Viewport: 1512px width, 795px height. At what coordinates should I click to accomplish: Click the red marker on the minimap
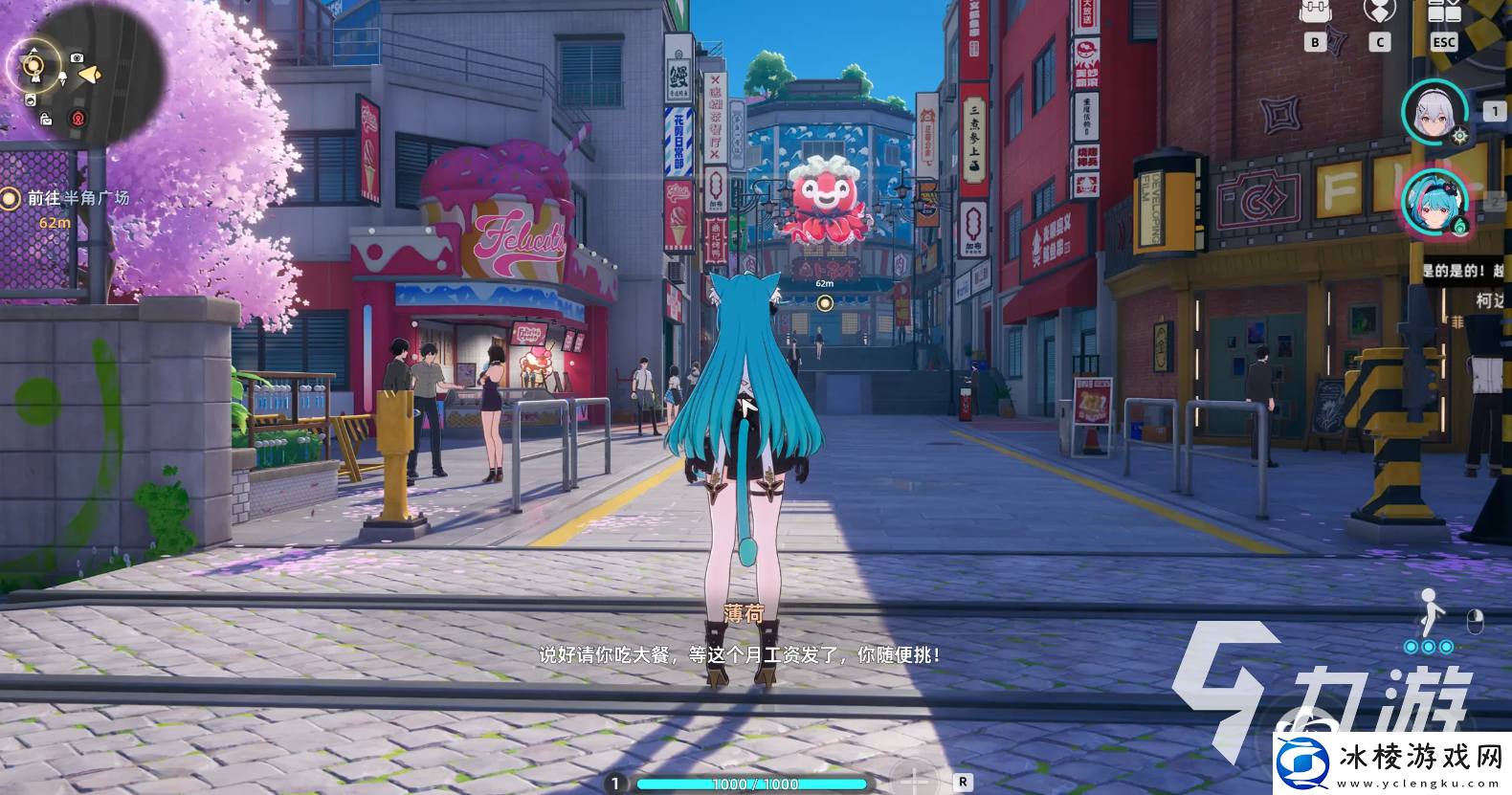(x=78, y=119)
